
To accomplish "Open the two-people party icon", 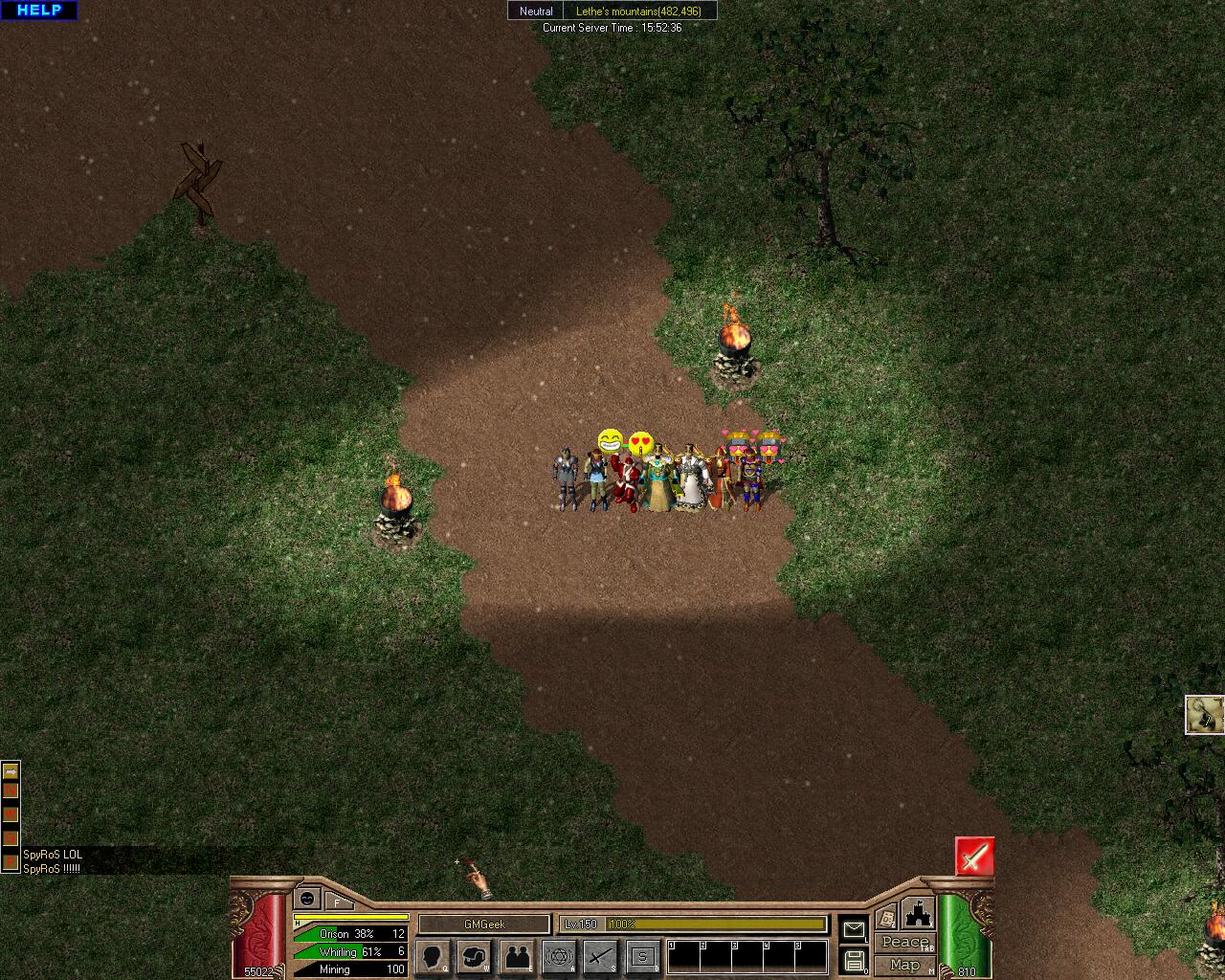I will (x=517, y=956).
